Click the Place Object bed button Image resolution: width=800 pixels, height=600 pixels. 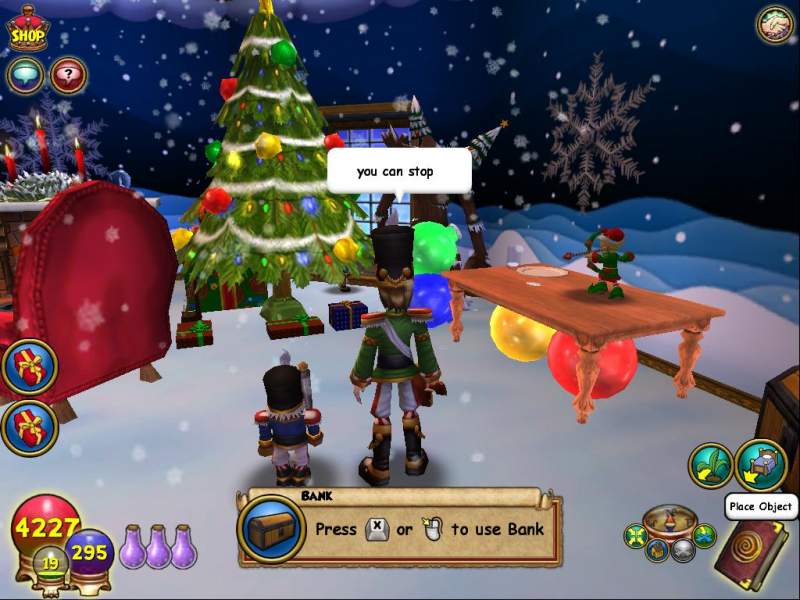760,465
